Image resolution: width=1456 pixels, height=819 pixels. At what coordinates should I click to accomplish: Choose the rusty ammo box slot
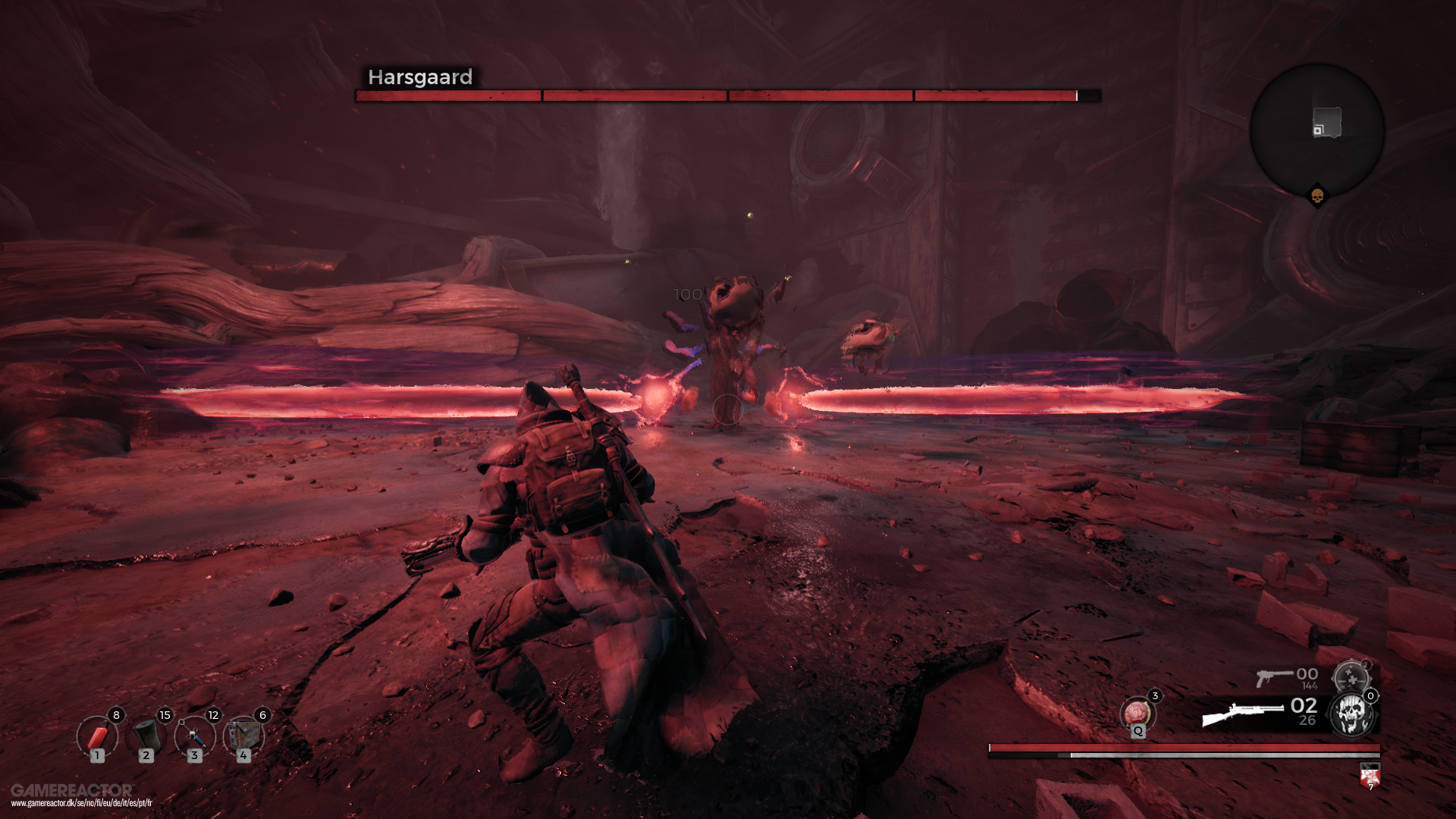(243, 736)
